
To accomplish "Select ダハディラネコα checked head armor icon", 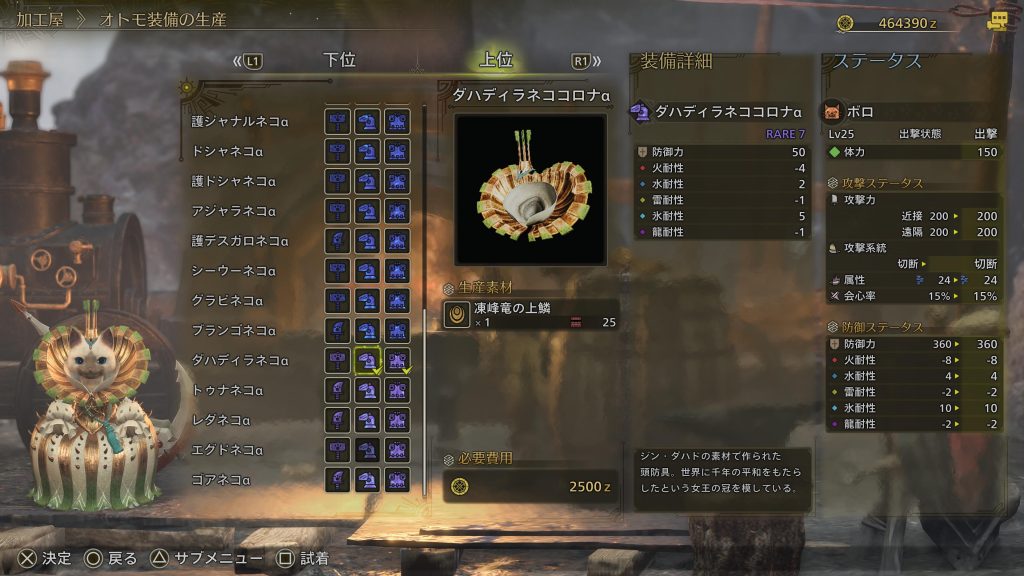I will [368, 360].
